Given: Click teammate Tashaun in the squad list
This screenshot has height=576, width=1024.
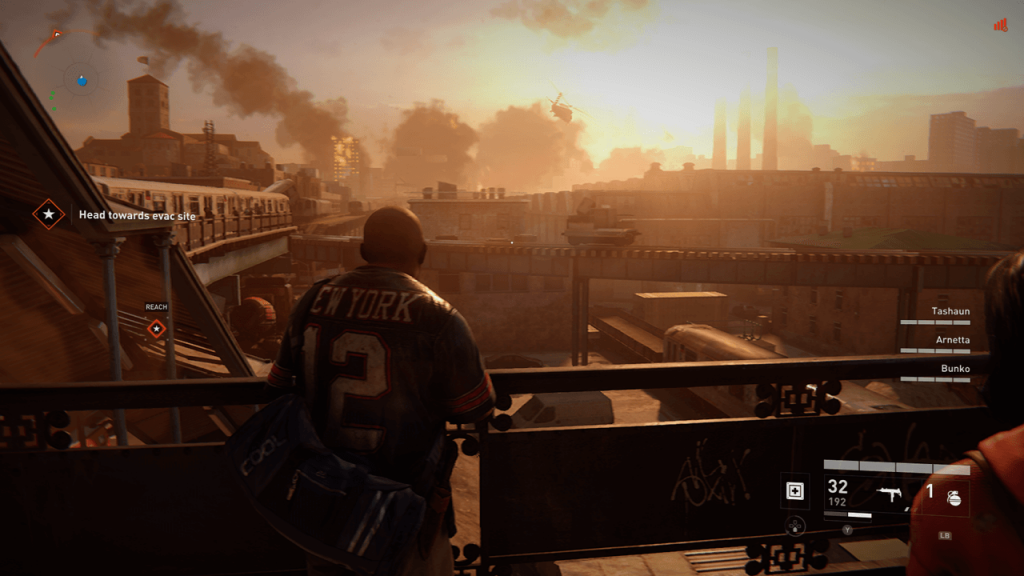Looking at the screenshot, I should [x=951, y=311].
